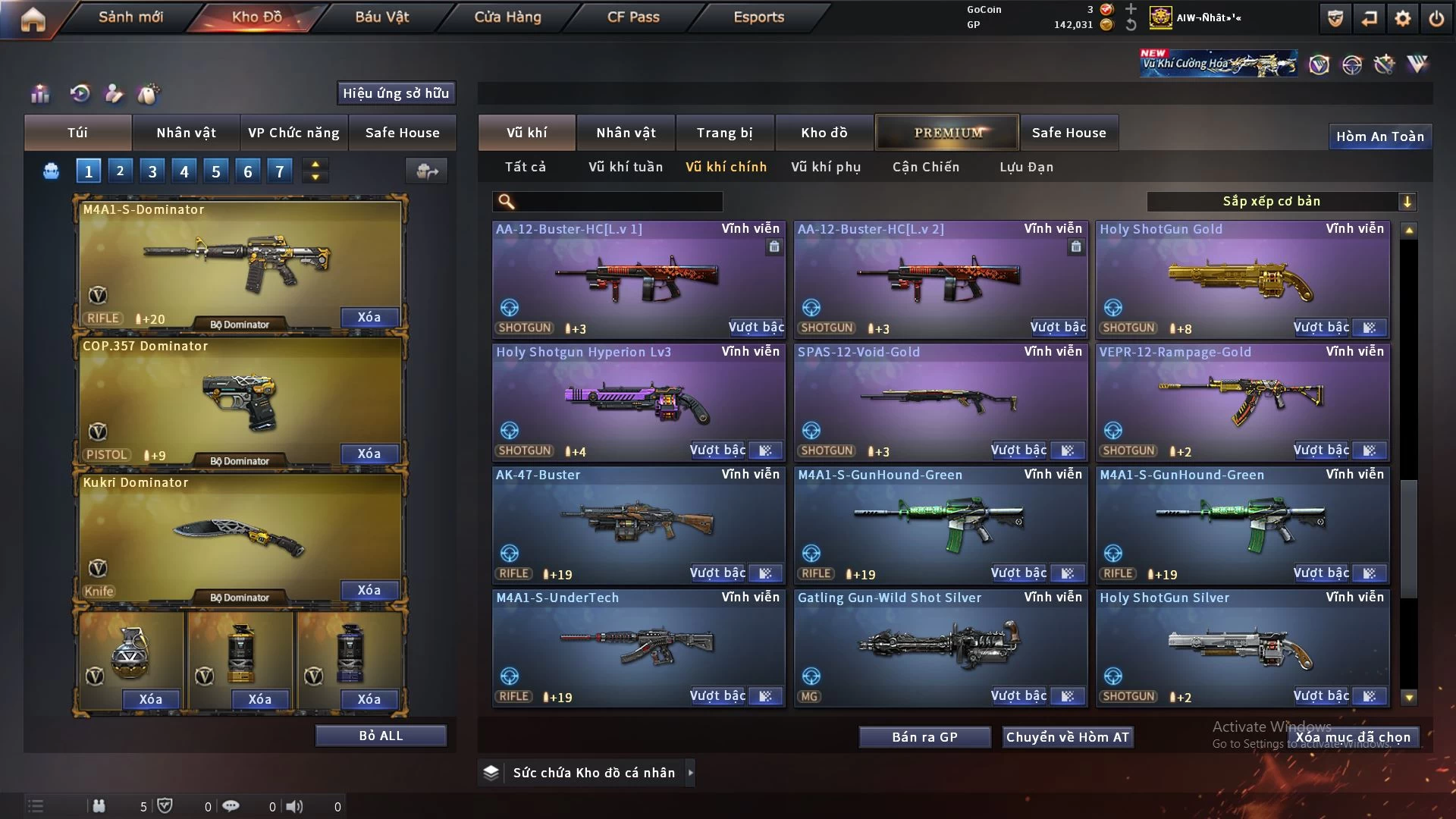1456x819 pixels.
Task: Click the home icon button
Action: [x=33, y=19]
